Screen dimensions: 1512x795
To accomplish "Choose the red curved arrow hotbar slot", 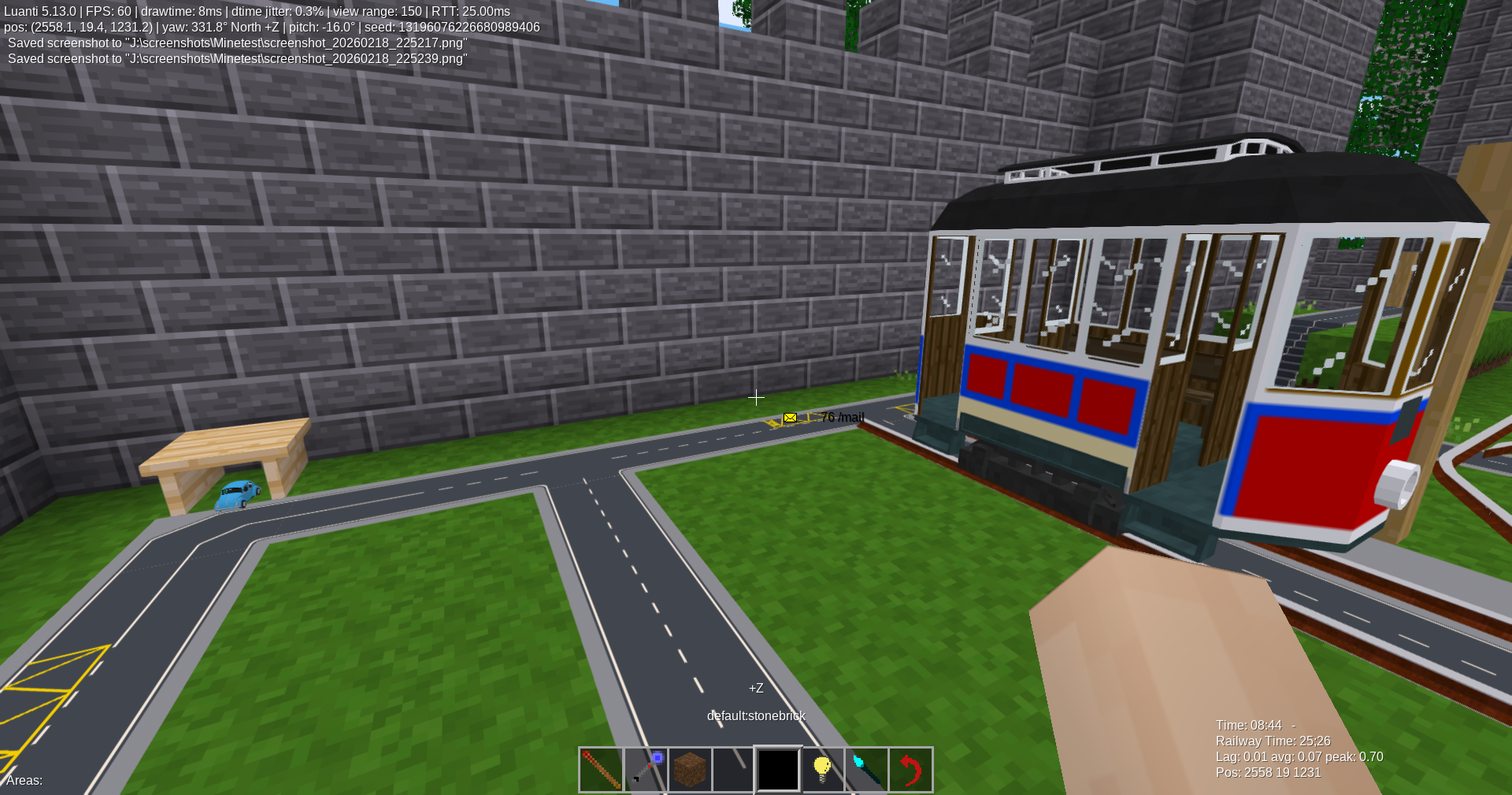I will pyautogui.click(x=910, y=769).
